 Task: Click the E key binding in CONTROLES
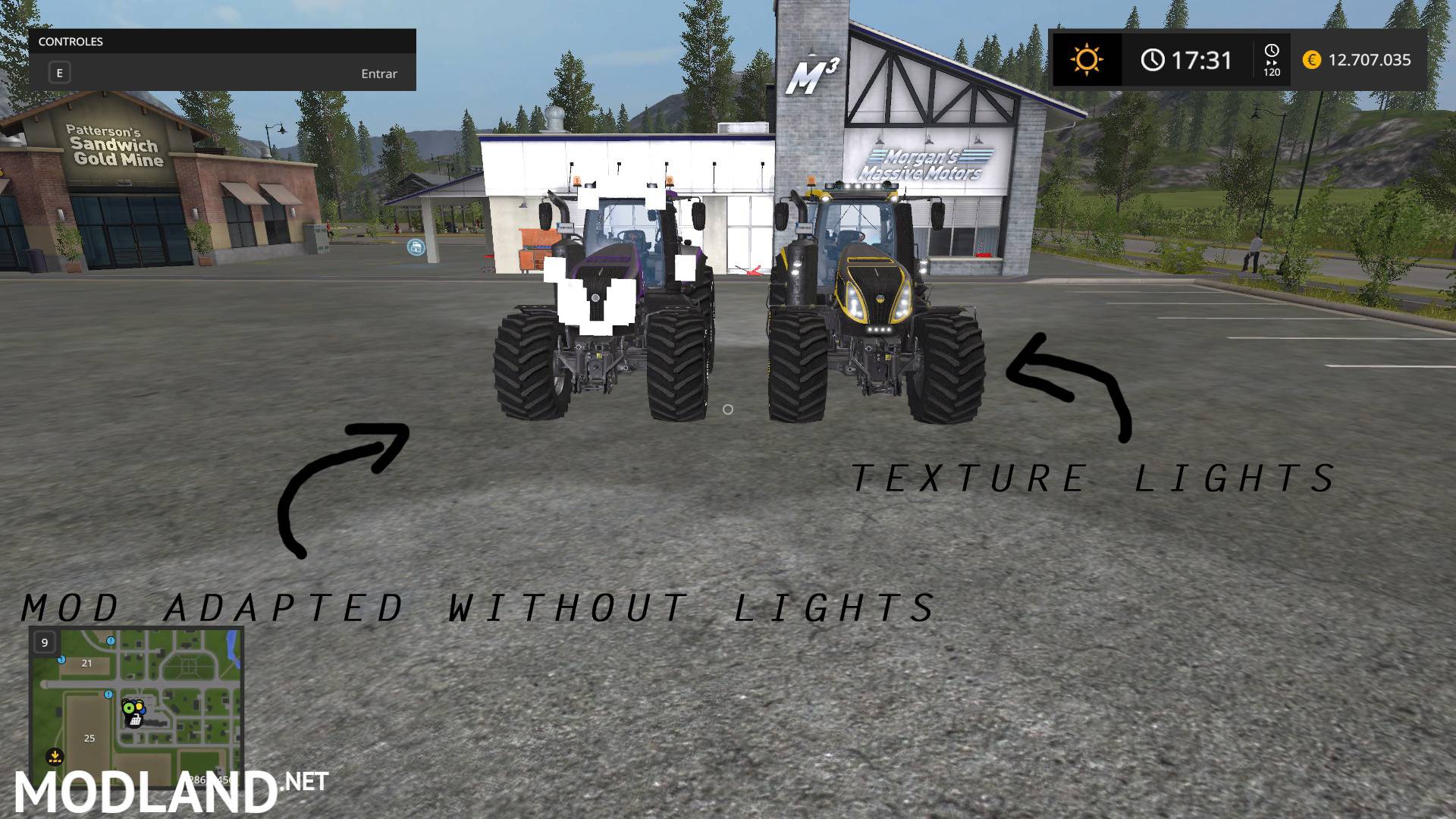[x=58, y=73]
